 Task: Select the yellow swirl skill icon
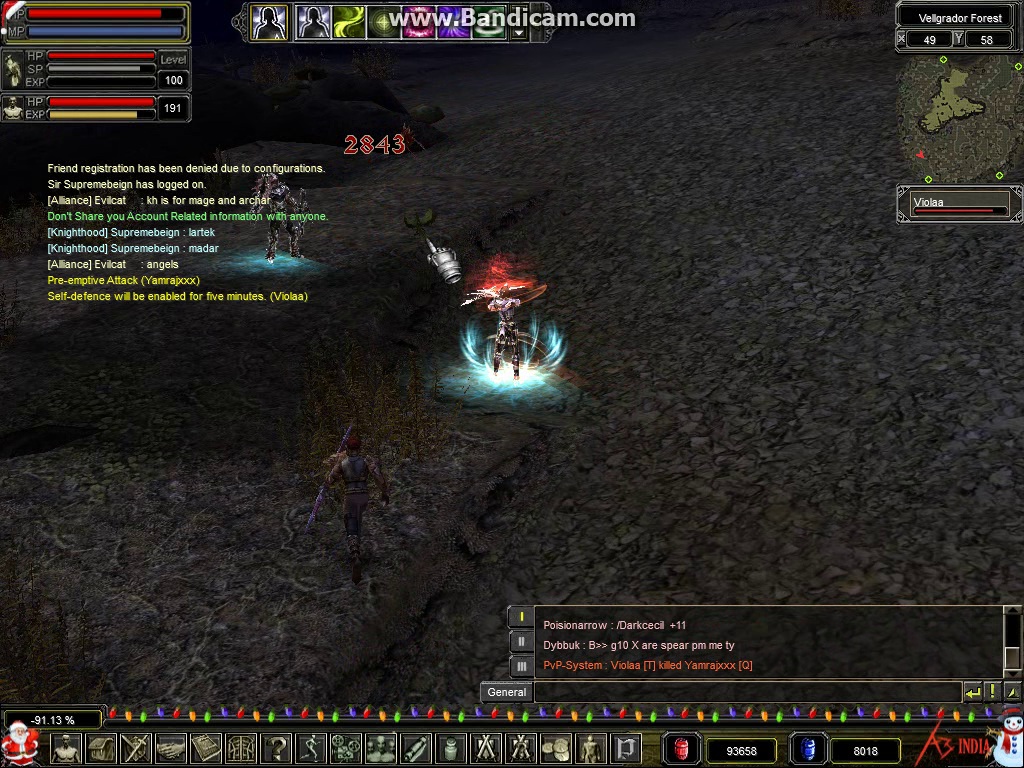[349, 21]
